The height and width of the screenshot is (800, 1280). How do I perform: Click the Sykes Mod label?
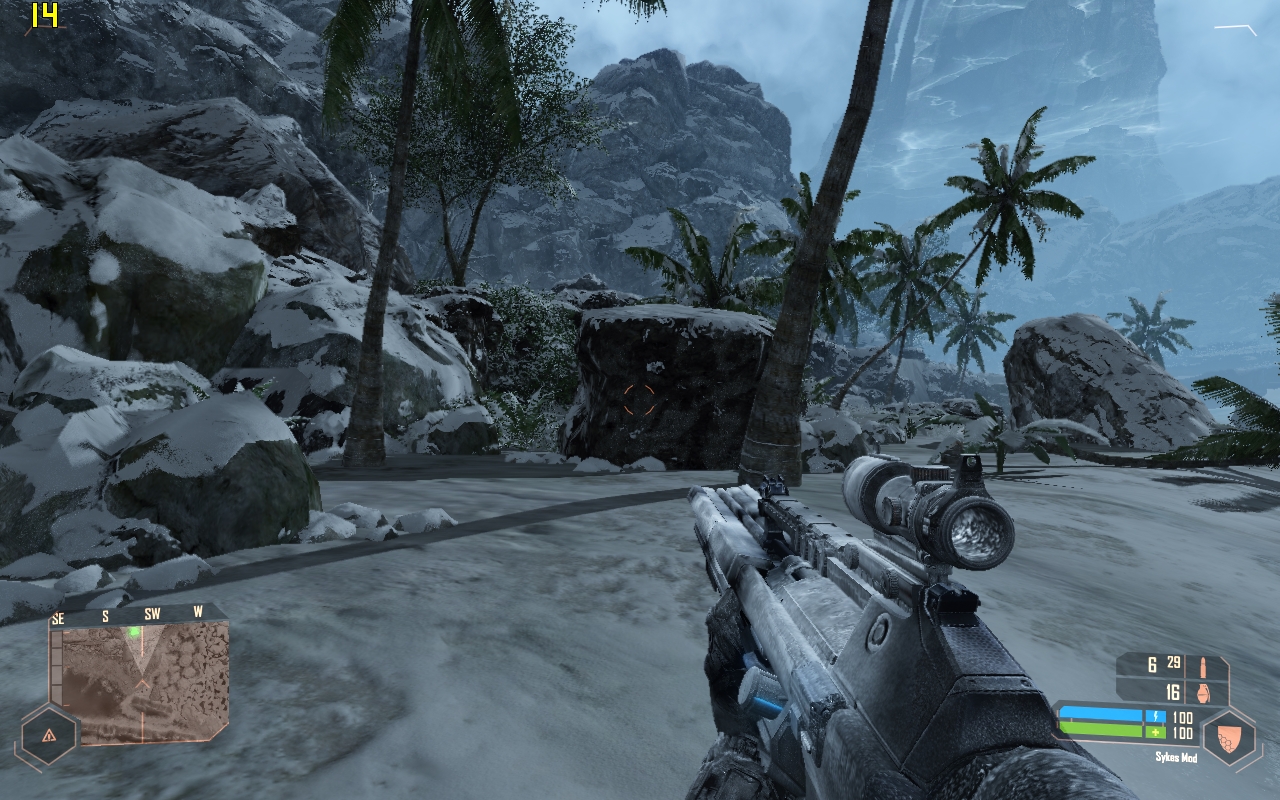(1177, 757)
